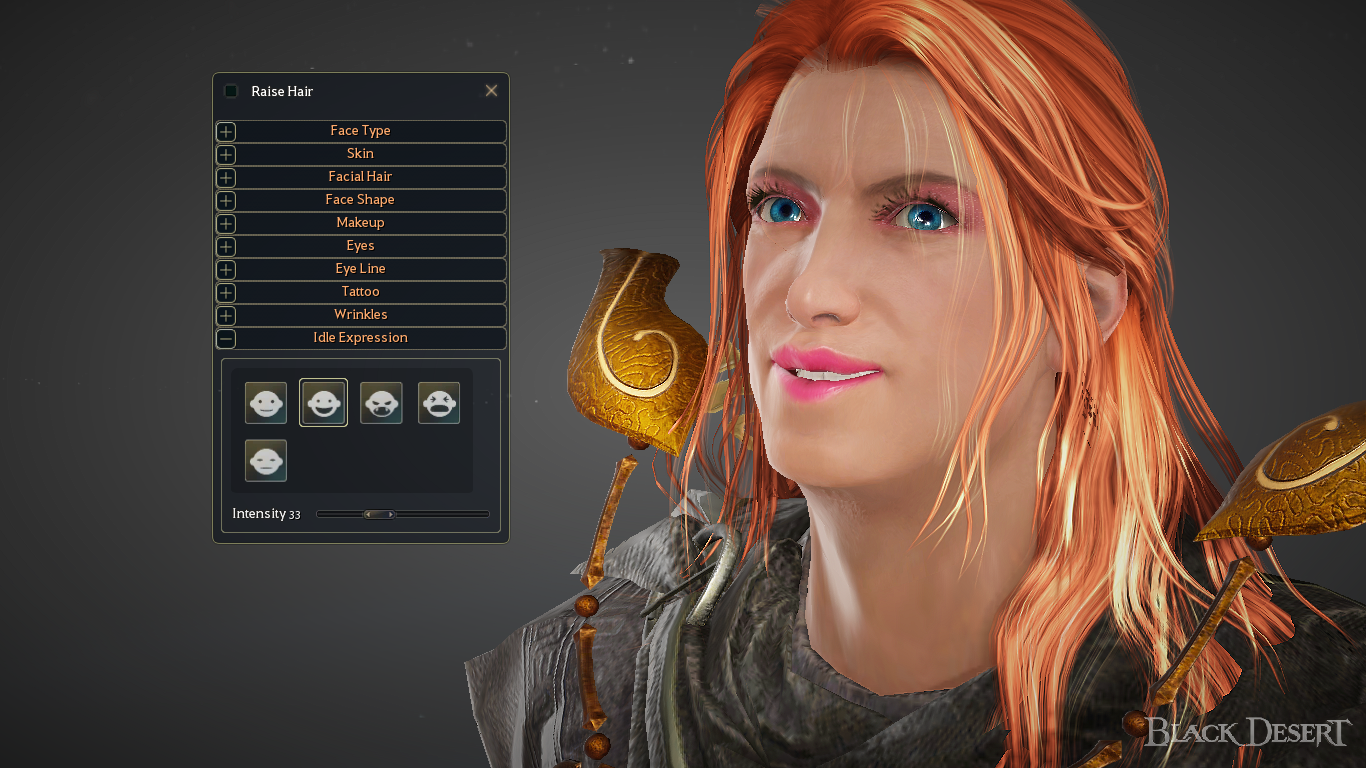Choose the blank neutral expression icon
The width and height of the screenshot is (1366, 768).
(266, 460)
